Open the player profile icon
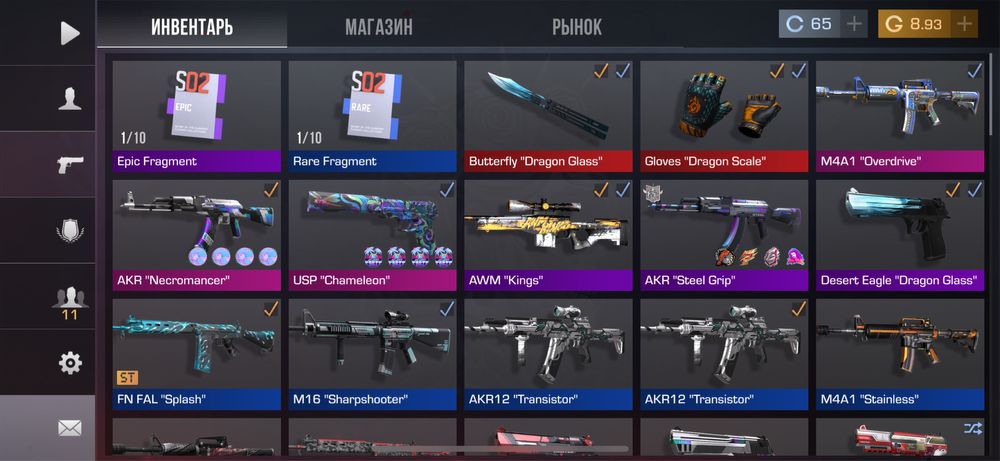 pyautogui.click(x=69, y=99)
